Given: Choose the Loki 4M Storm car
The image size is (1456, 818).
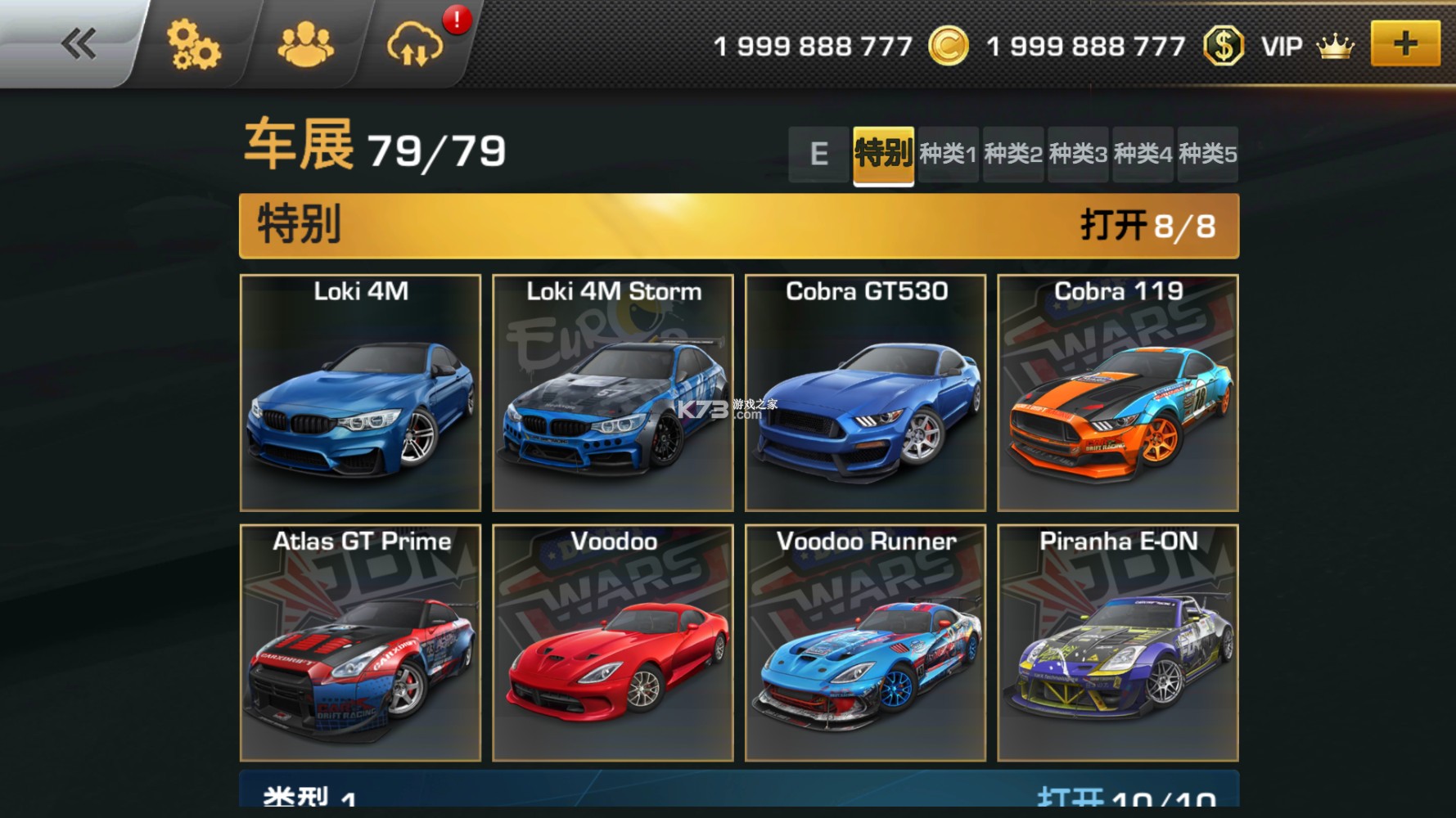Looking at the screenshot, I should tap(613, 393).
